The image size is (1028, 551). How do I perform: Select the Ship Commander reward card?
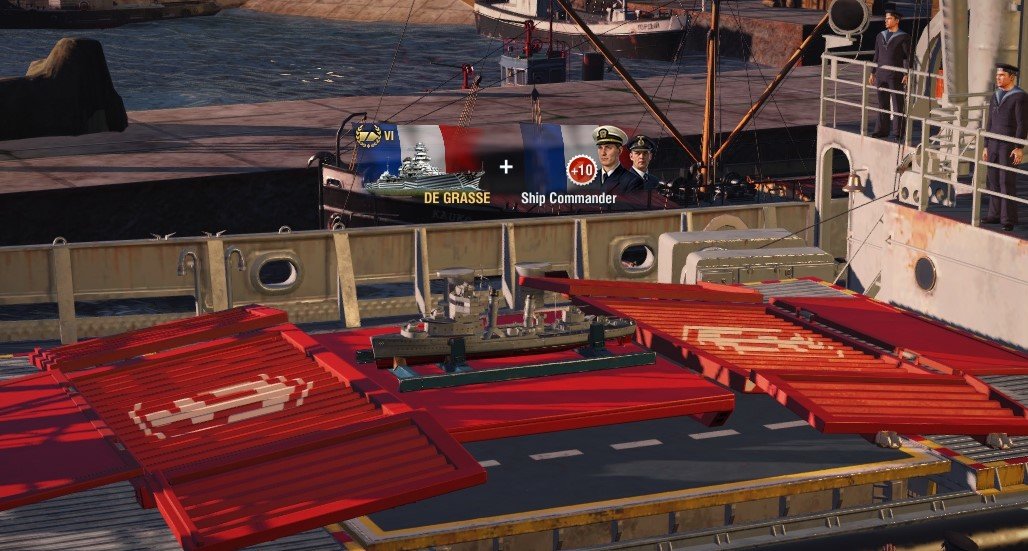tap(590, 165)
